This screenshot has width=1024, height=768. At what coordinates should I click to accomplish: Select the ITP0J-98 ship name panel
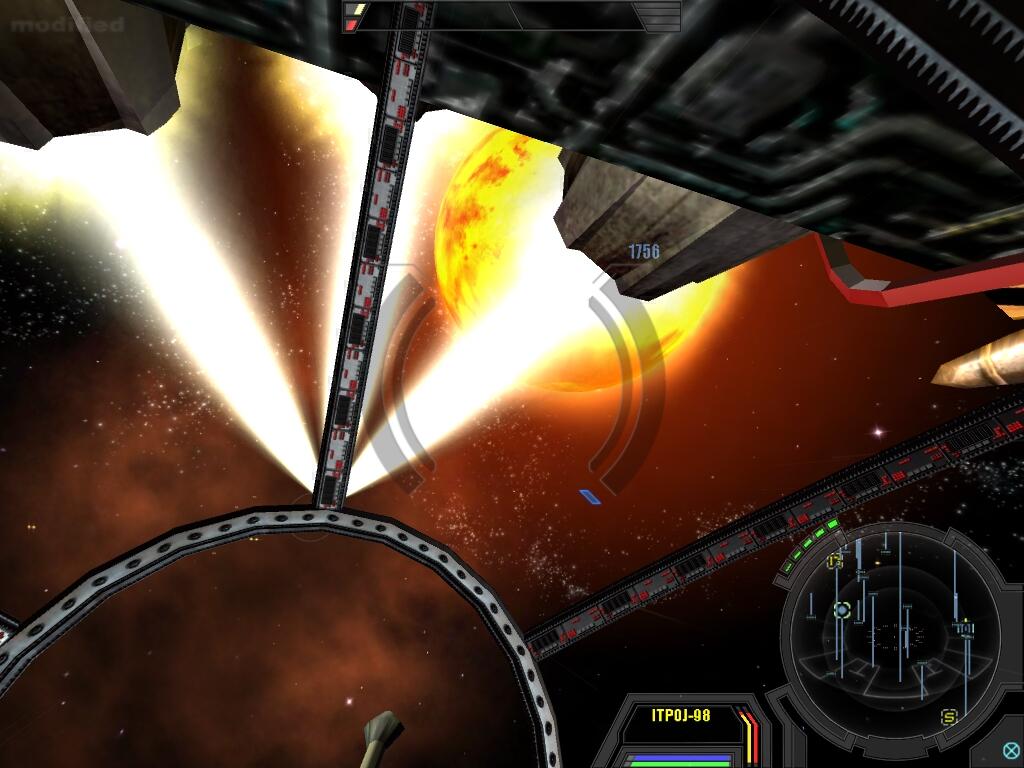pyautogui.click(x=680, y=715)
